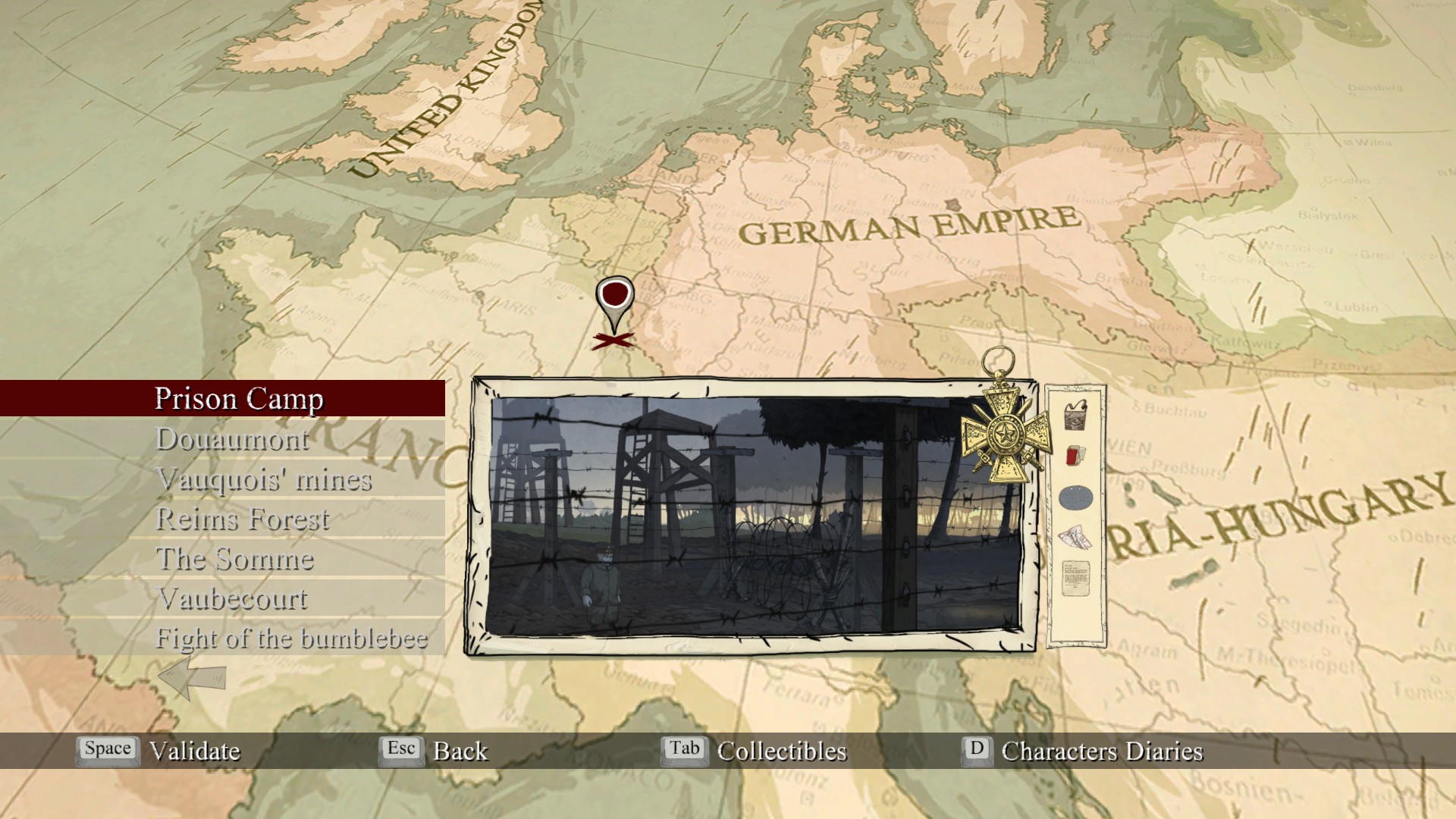
Task: Select the letter document collectible
Action: (1075, 579)
